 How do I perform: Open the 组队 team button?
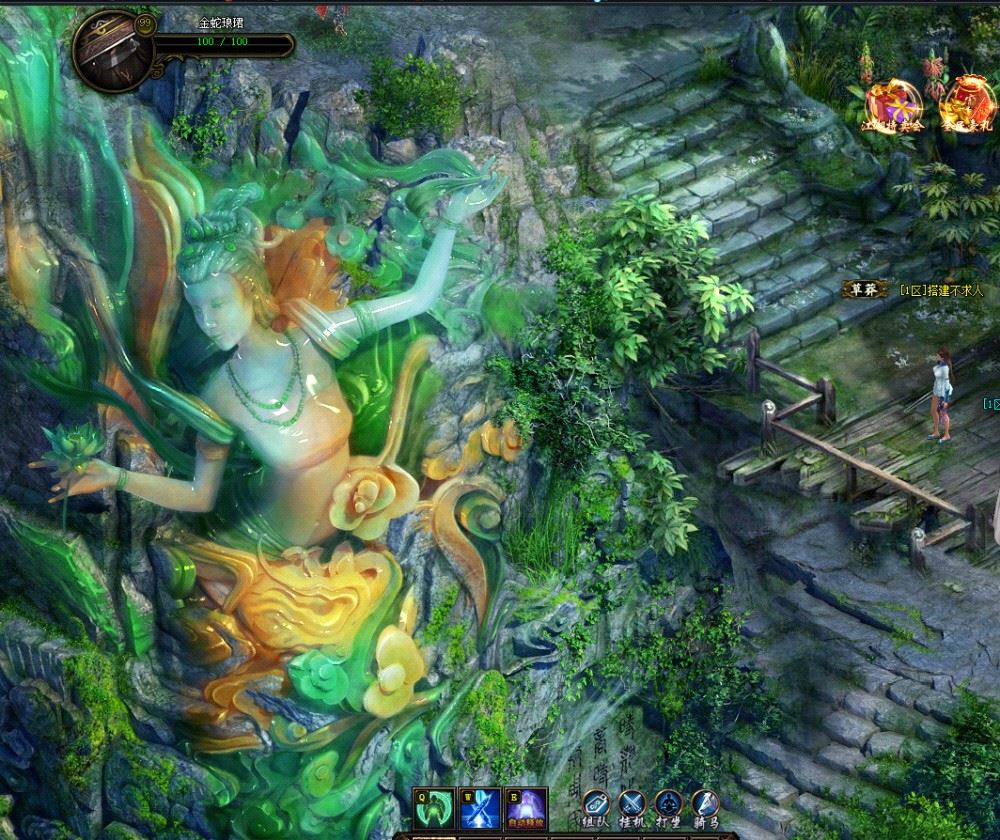pyautogui.click(x=597, y=804)
